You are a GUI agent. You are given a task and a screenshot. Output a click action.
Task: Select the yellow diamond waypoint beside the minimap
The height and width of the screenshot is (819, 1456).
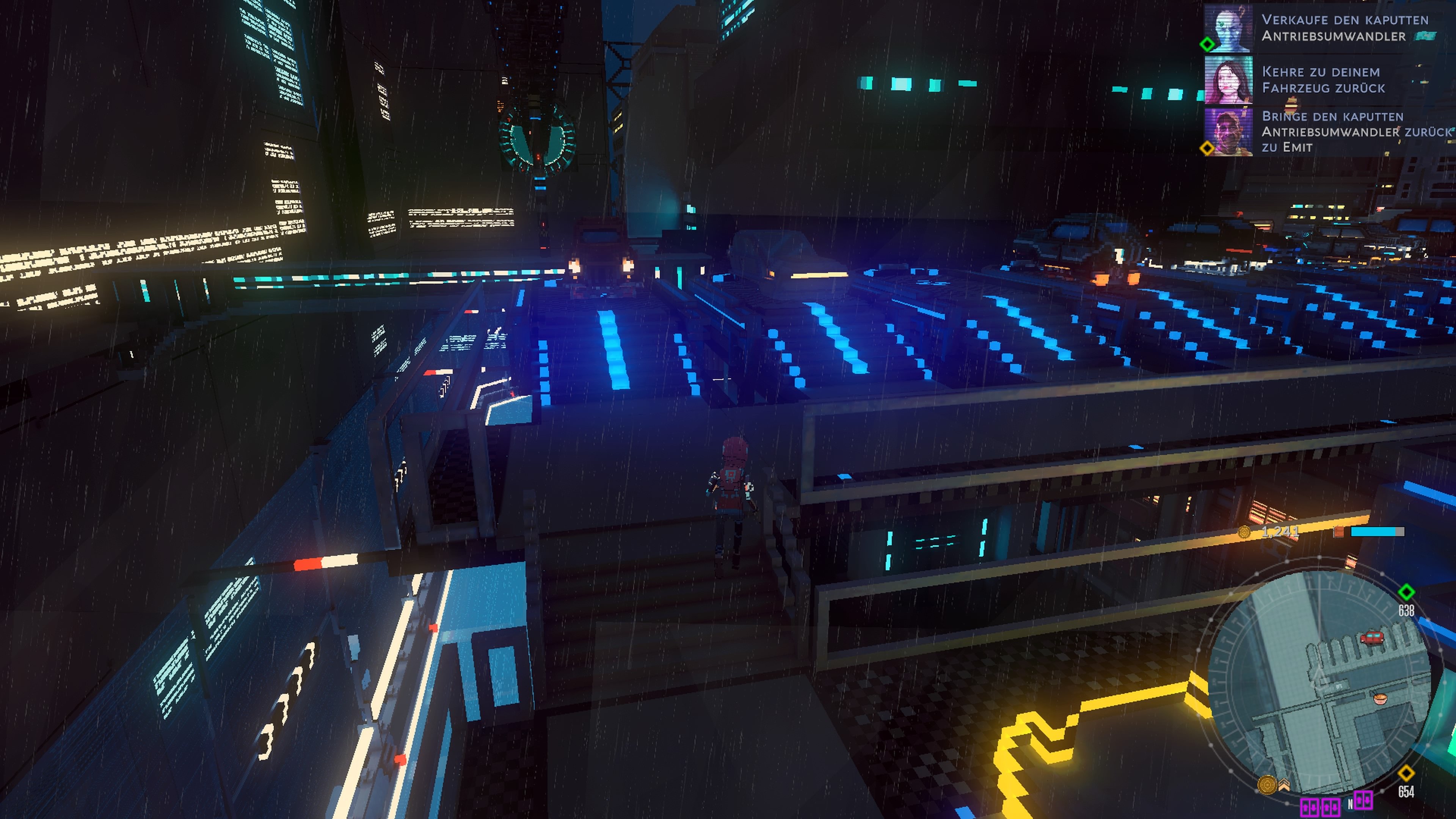[x=1406, y=773]
